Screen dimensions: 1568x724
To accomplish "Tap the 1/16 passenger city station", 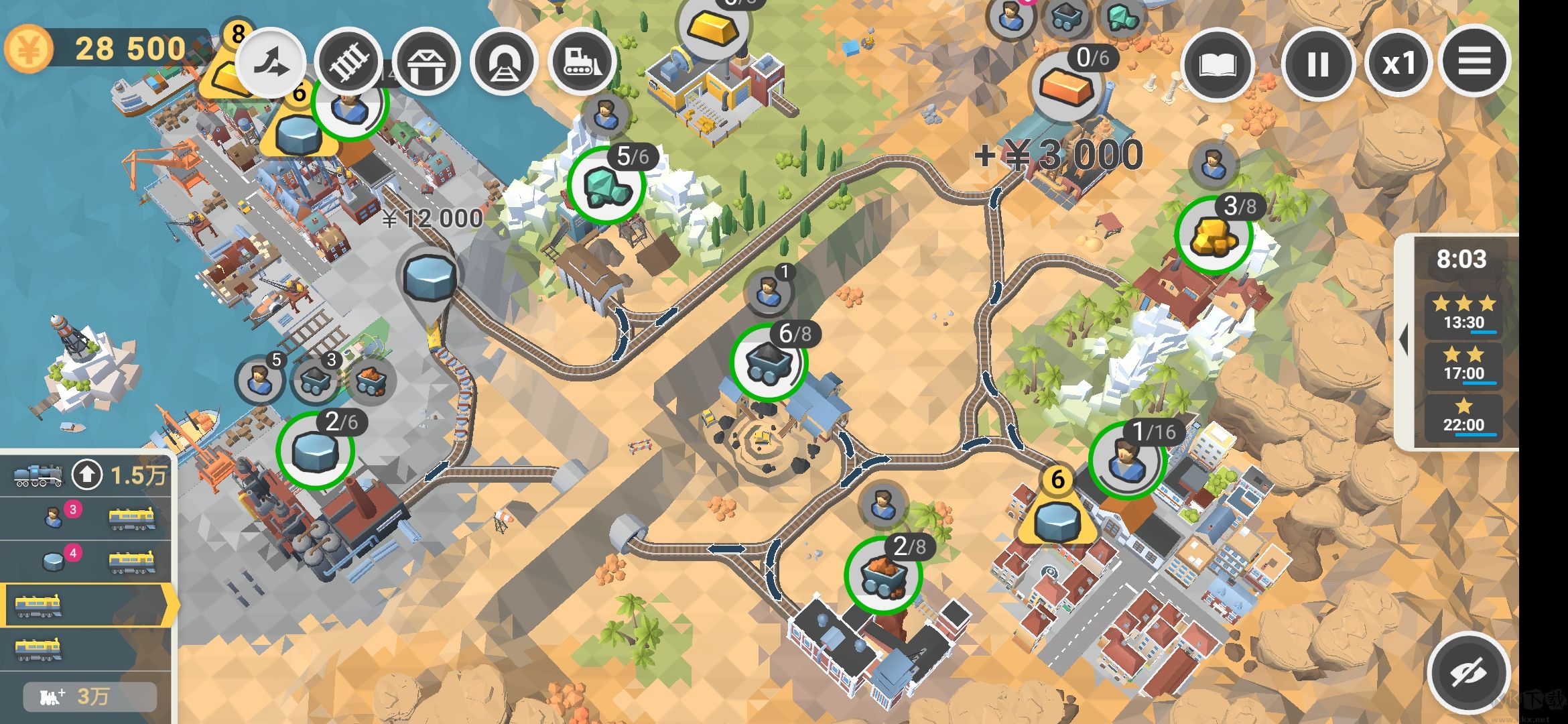I will [x=1127, y=459].
